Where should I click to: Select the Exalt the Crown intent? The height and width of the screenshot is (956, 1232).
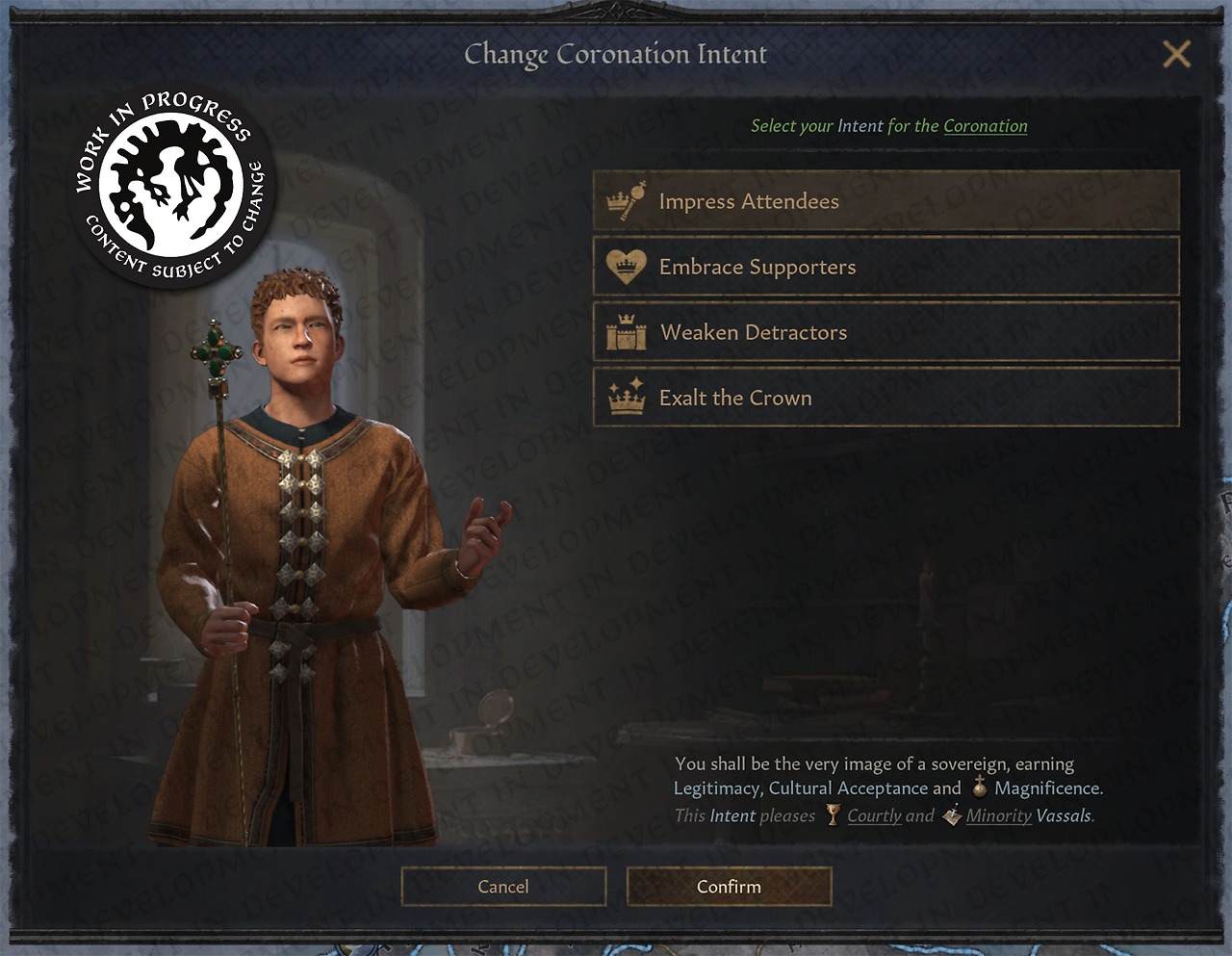pos(885,398)
